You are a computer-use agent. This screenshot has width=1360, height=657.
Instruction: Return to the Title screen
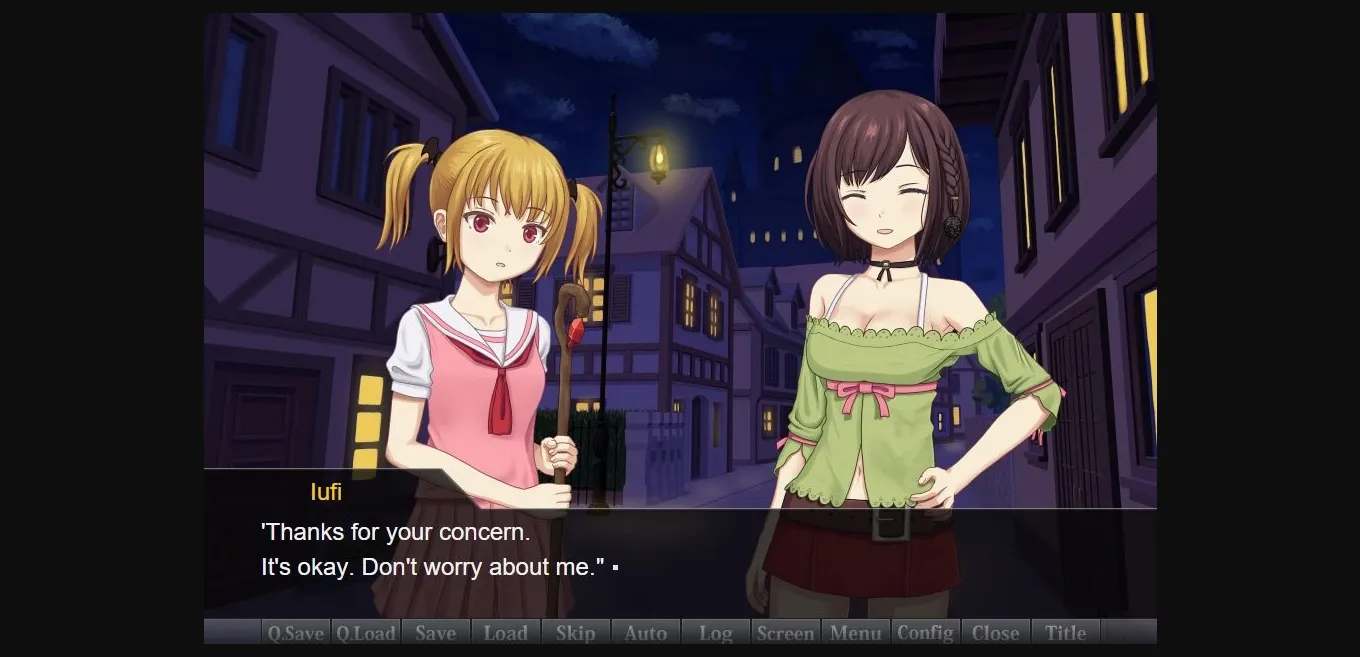click(x=1066, y=632)
